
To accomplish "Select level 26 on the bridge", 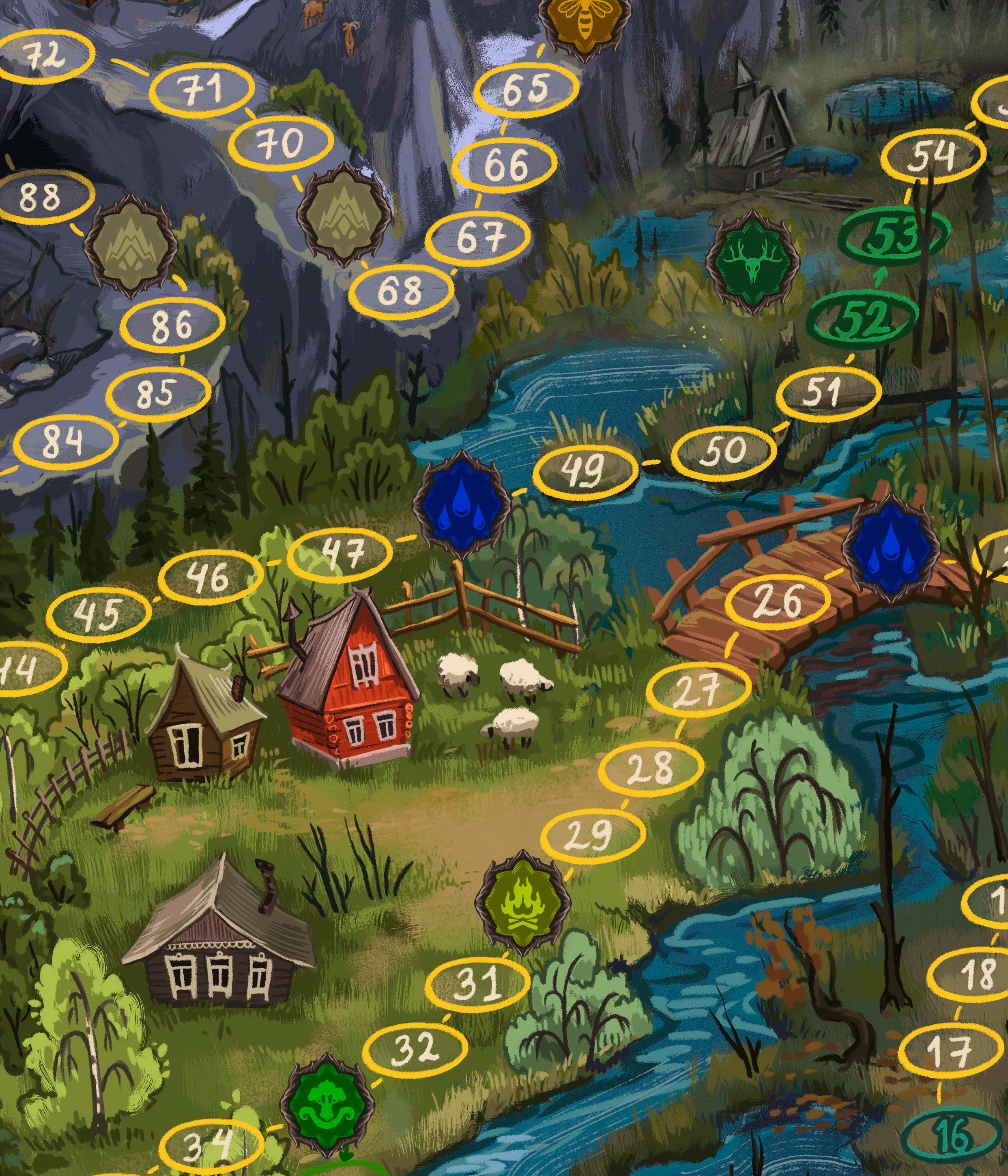I will [x=780, y=602].
